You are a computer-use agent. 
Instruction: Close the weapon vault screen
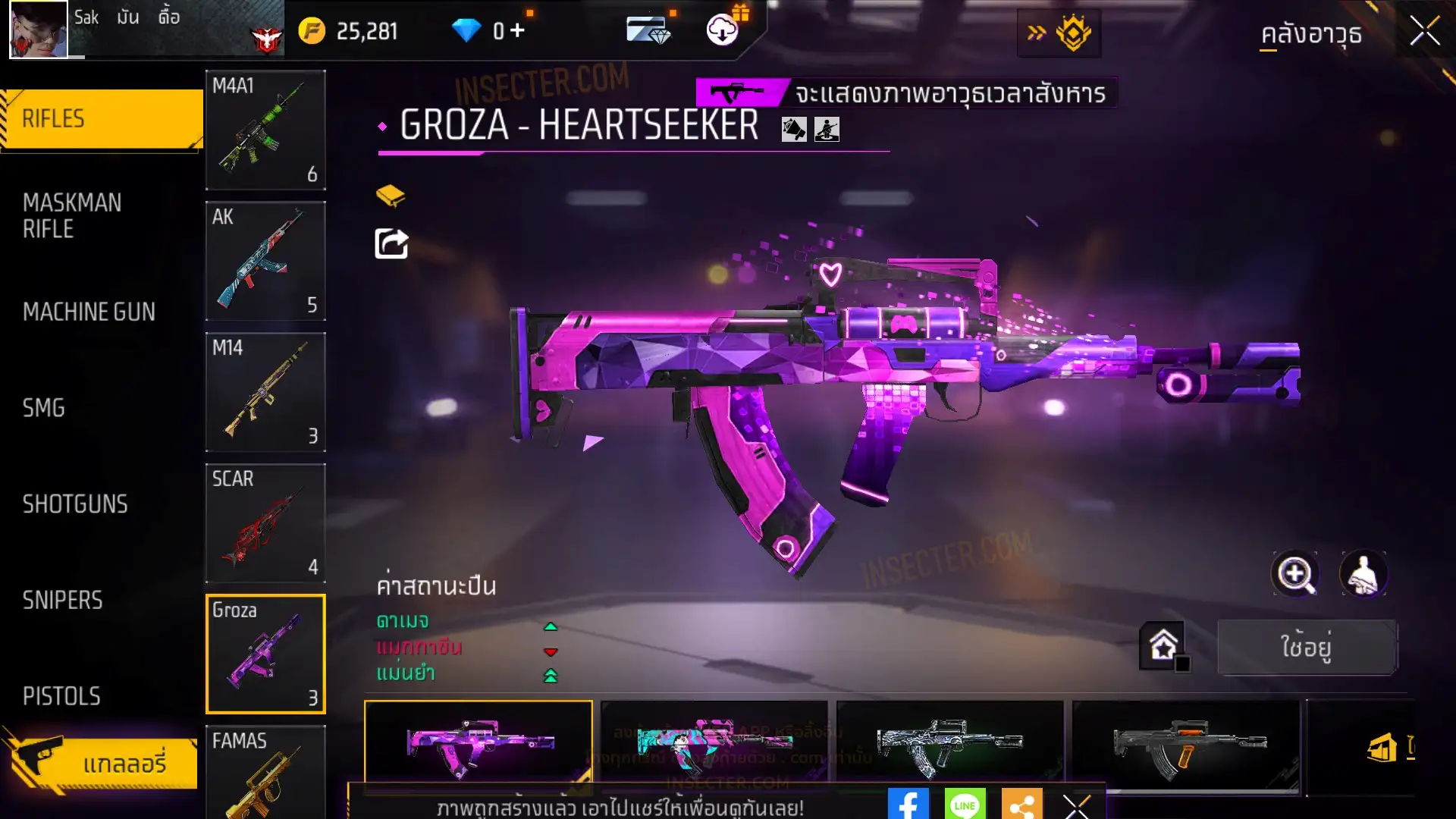tap(1424, 32)
